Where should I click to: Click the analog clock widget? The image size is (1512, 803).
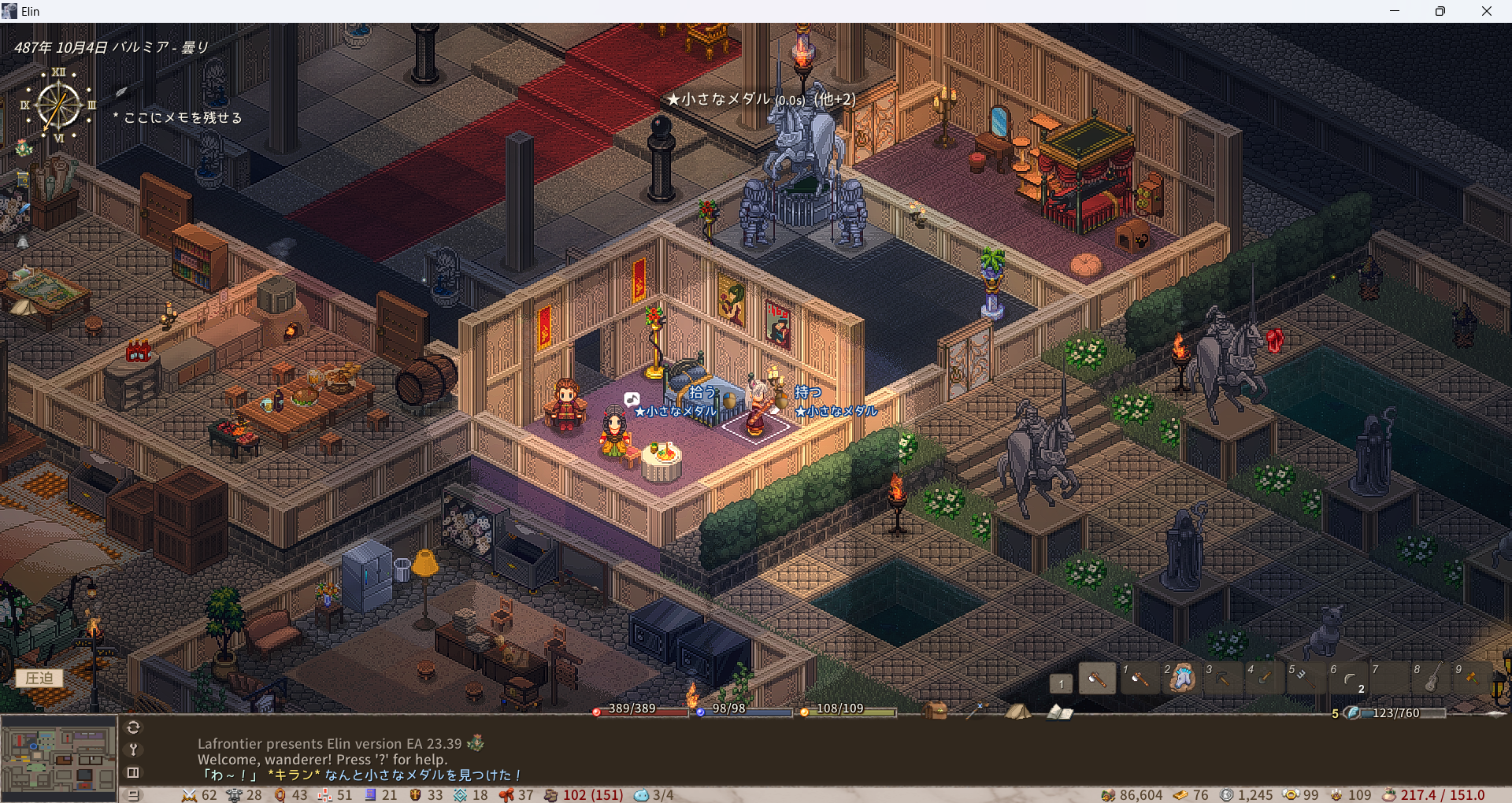tap(58, 105)
